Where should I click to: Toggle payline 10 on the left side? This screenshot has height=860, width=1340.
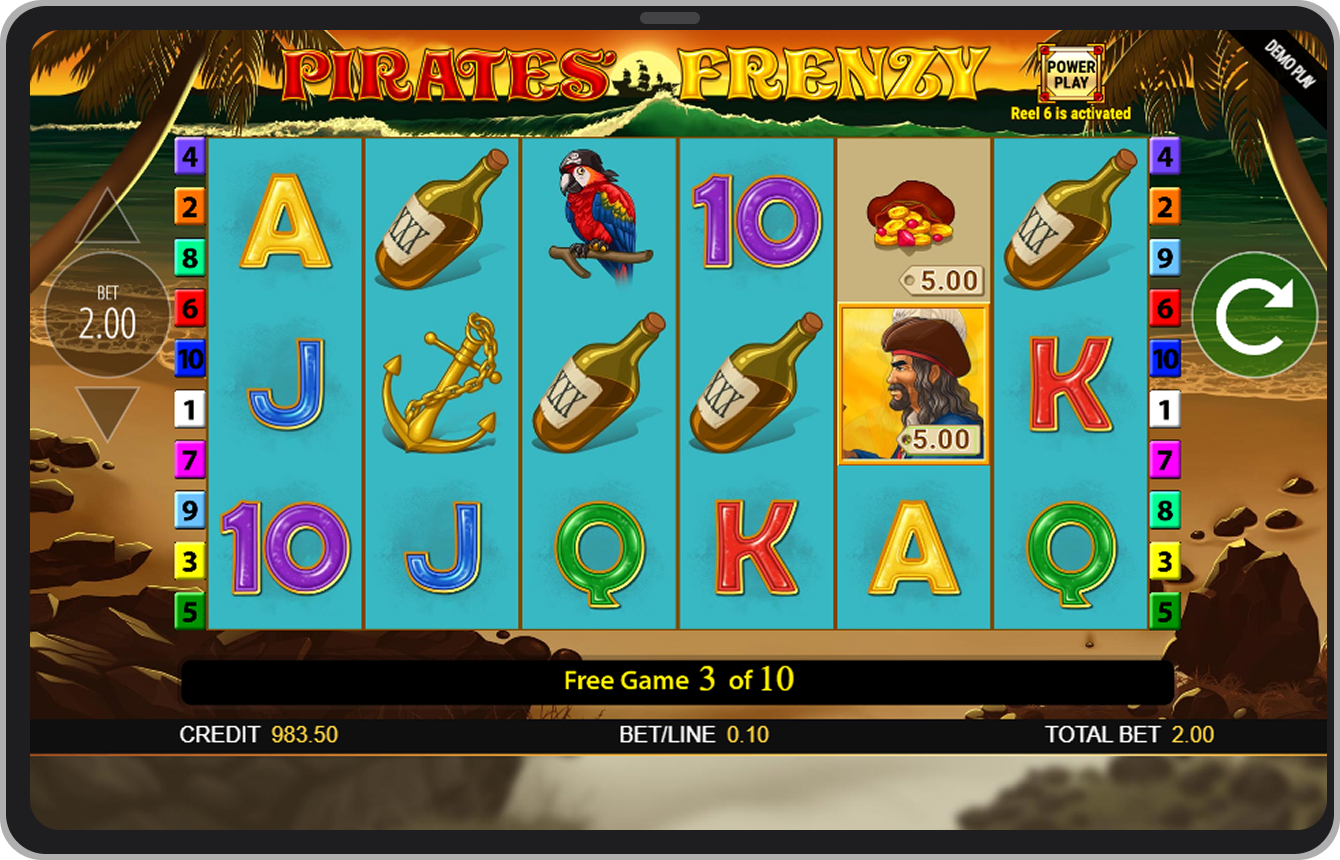pyautogui.click(x=190, y=360)
